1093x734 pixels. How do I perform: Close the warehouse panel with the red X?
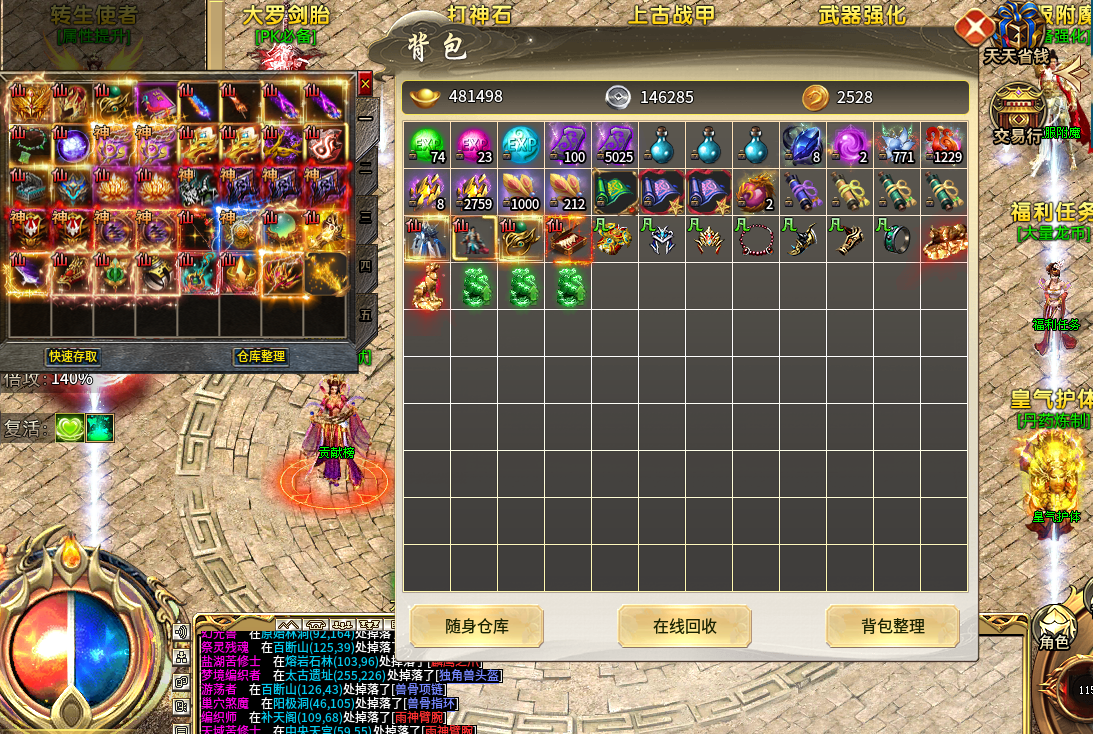click(x=365, y=83)
